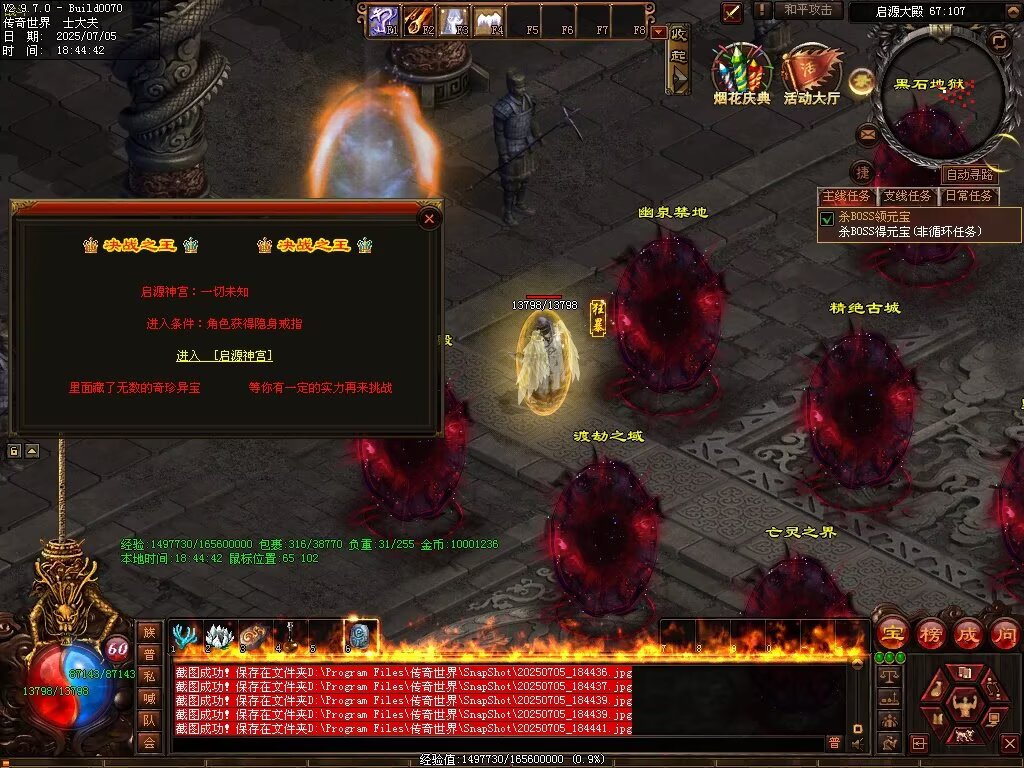Toggle the 和平攻击 attack mode button
This screenshot has height=768, width=1024.
tap(808, 10)
